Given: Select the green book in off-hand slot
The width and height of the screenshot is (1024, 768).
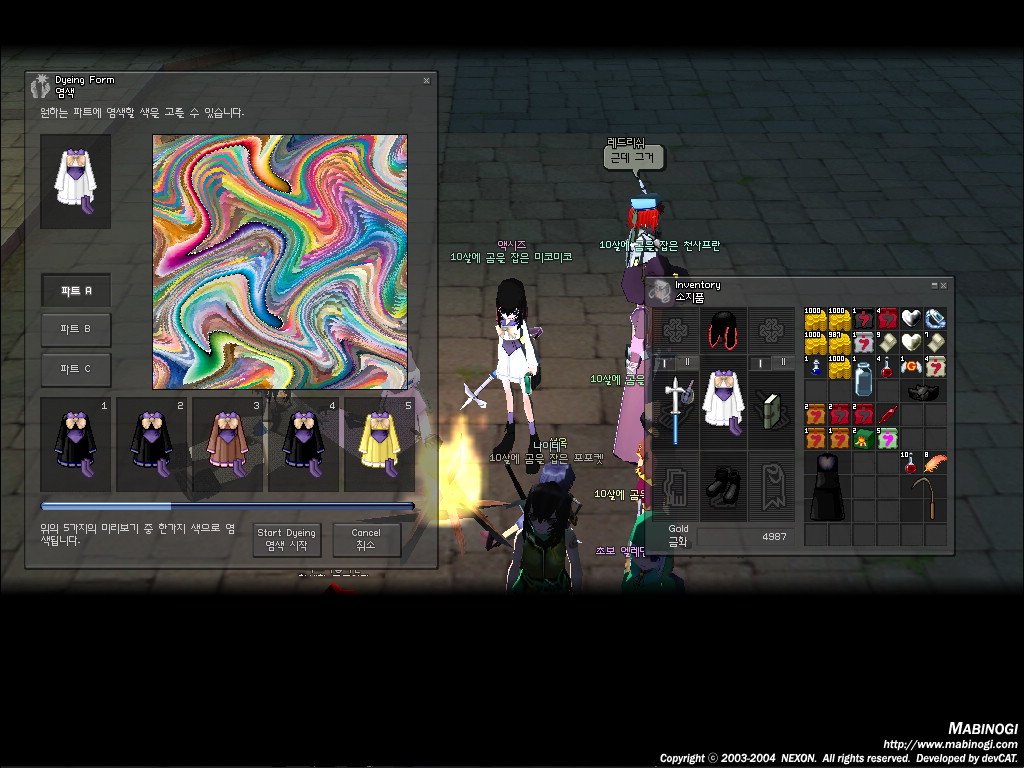Looking at the screenshot, I should pyautogui.click(x=771, y=409).
